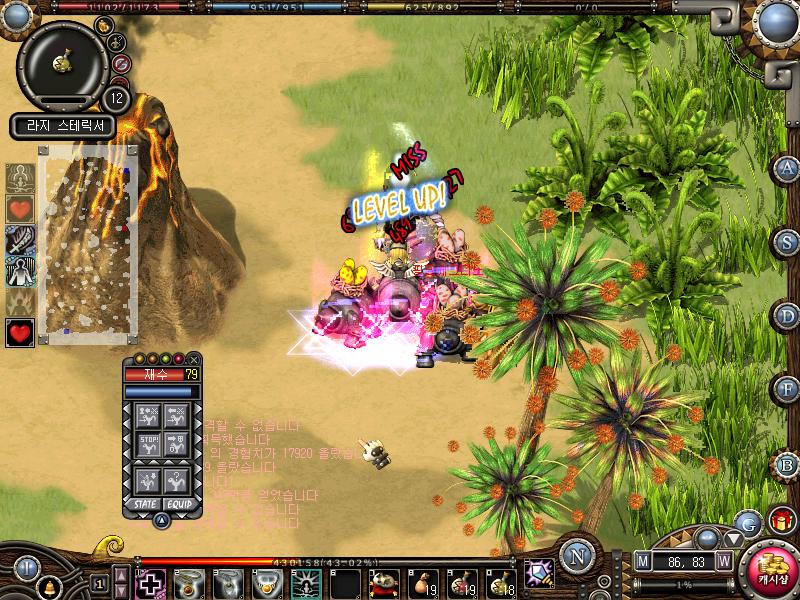Select the round F shortcut button
This screenshot has width=800, height=600.
788,390
